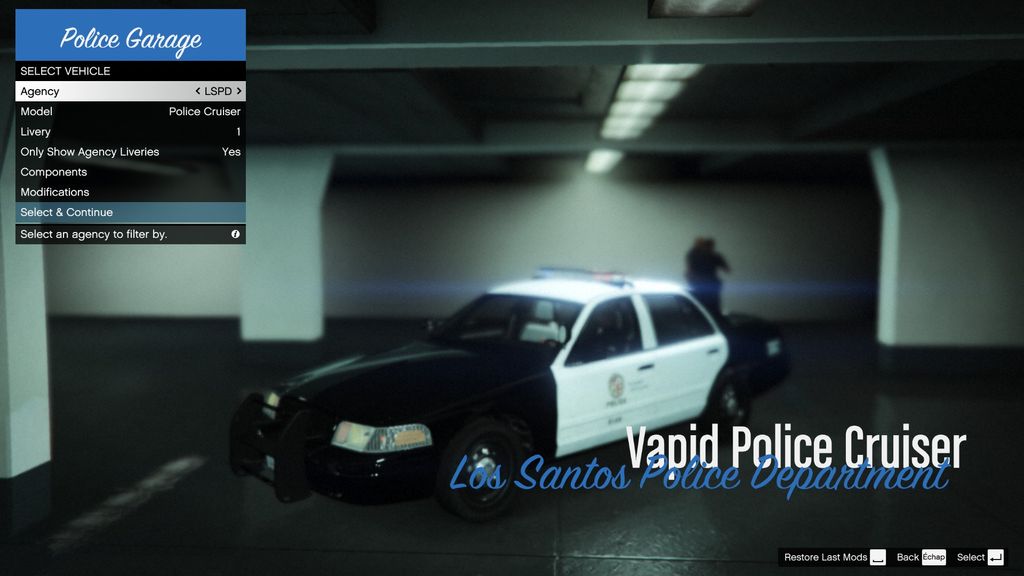
Task: Choose the Model Police Cruiser row
Action: [130, 111]
